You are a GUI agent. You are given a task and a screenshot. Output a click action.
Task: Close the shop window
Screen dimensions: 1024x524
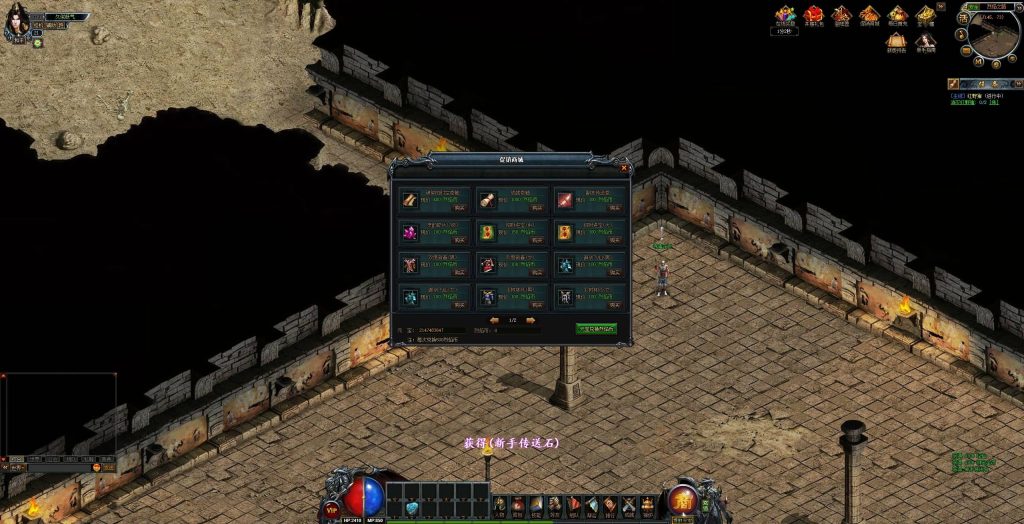tap(624, 168)
